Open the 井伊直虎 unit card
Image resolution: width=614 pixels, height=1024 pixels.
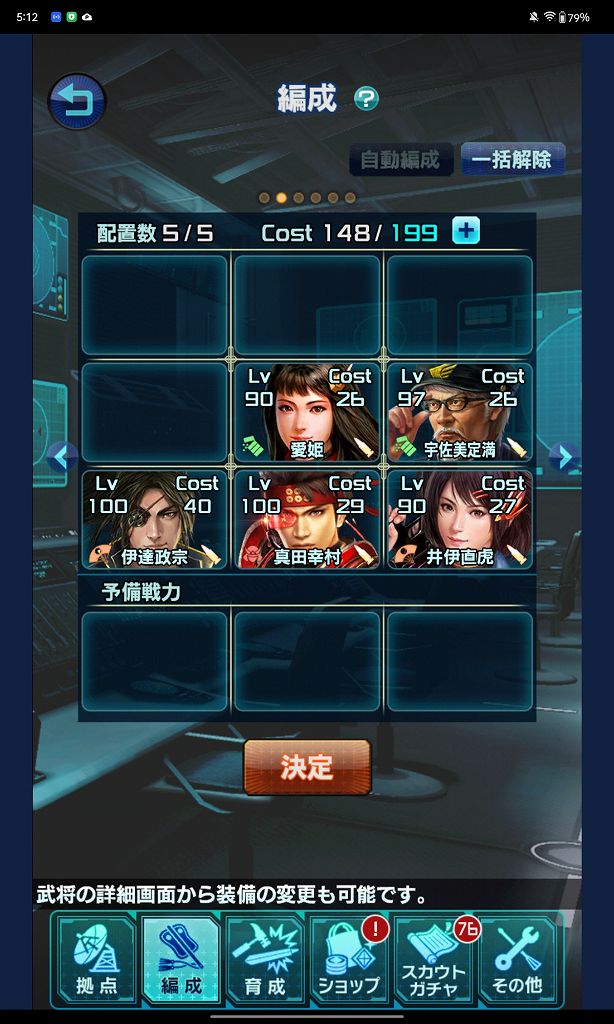460,519
